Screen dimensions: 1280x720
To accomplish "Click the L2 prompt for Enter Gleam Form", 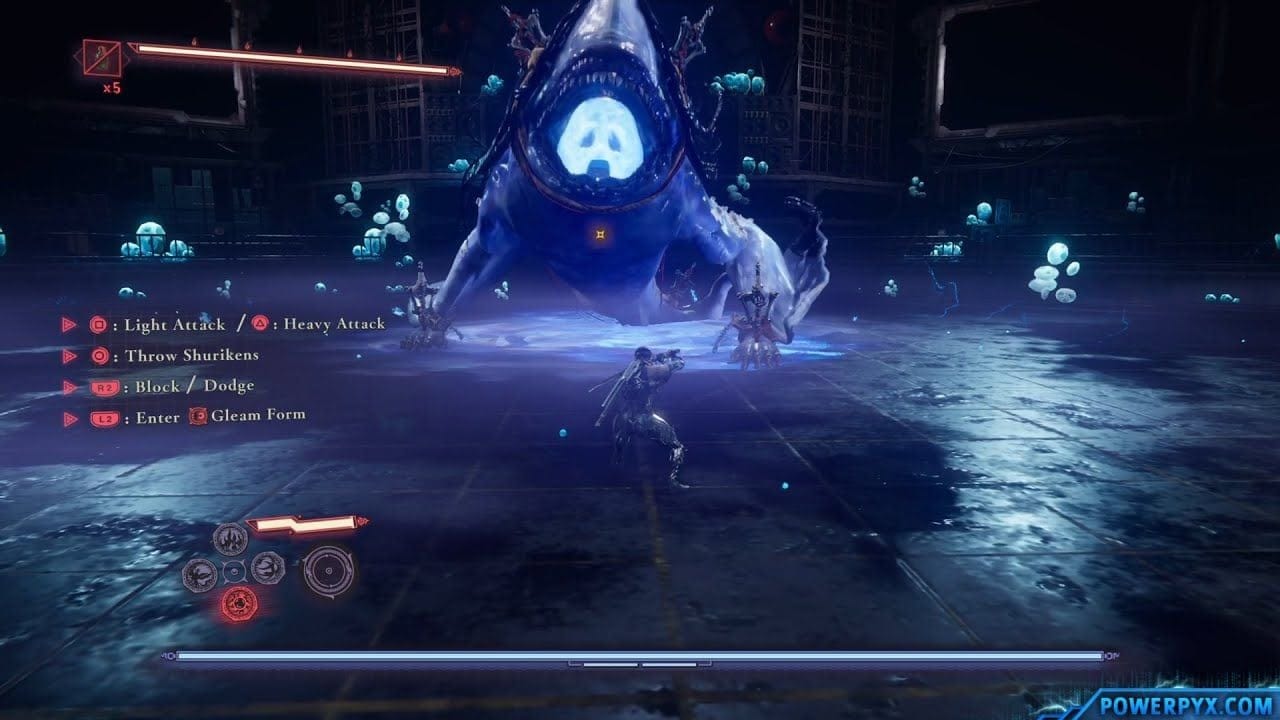I will tap(103, 417).
